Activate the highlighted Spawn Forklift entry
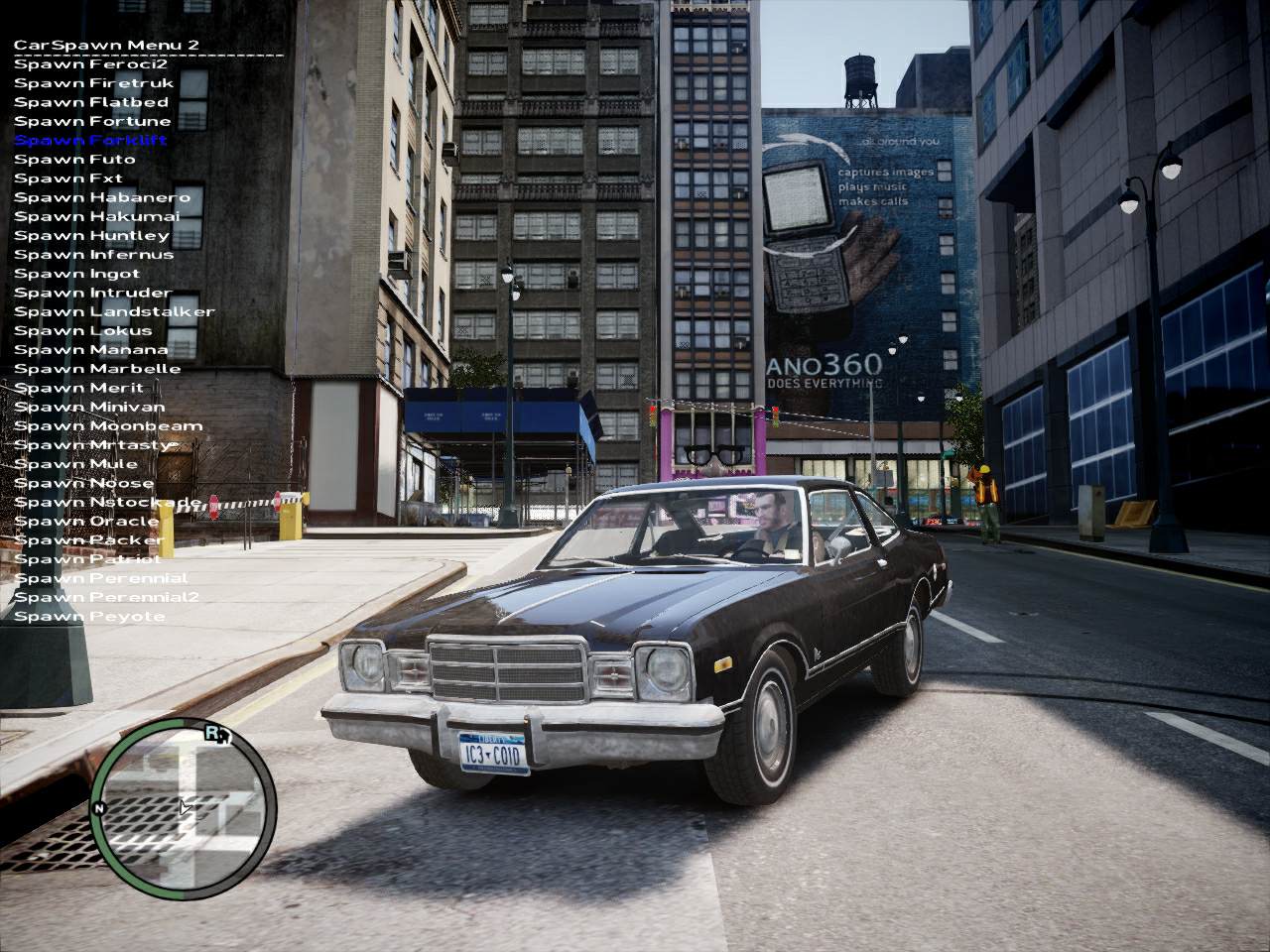The image size is (1270, 952). tap(90, 140)
